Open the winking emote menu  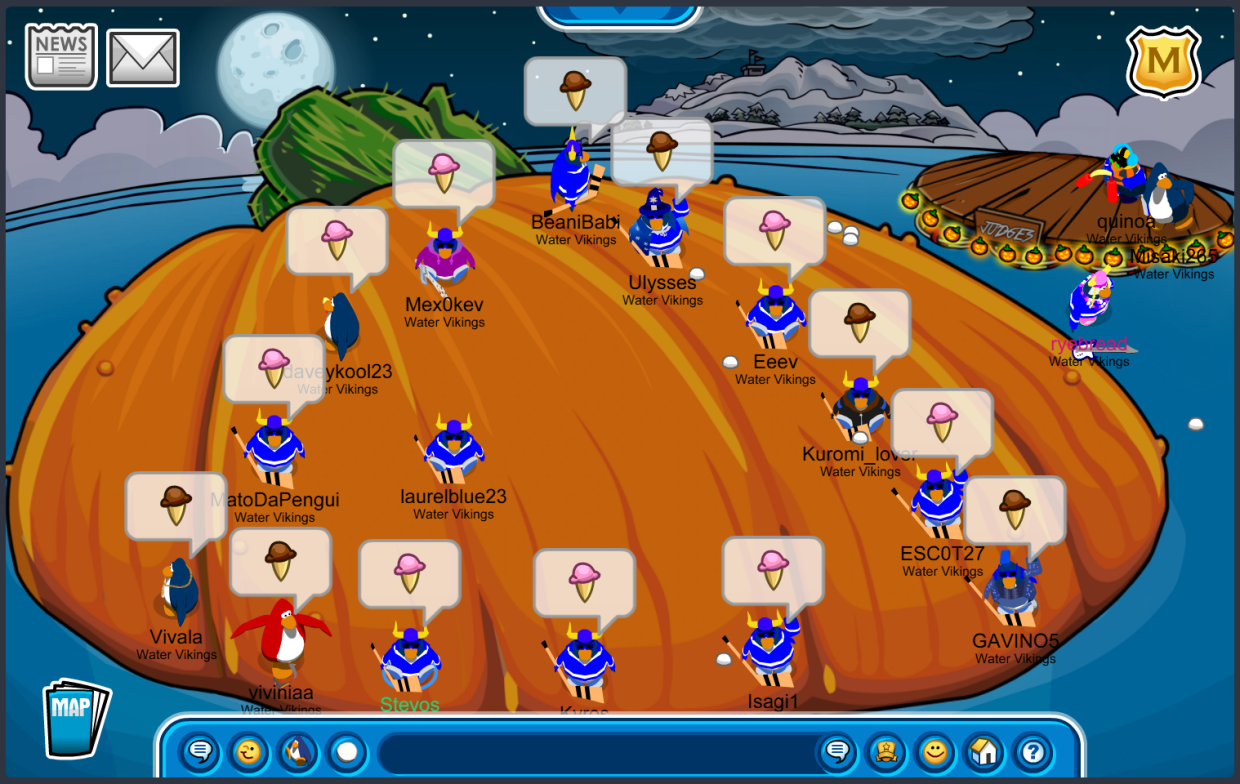249,751
